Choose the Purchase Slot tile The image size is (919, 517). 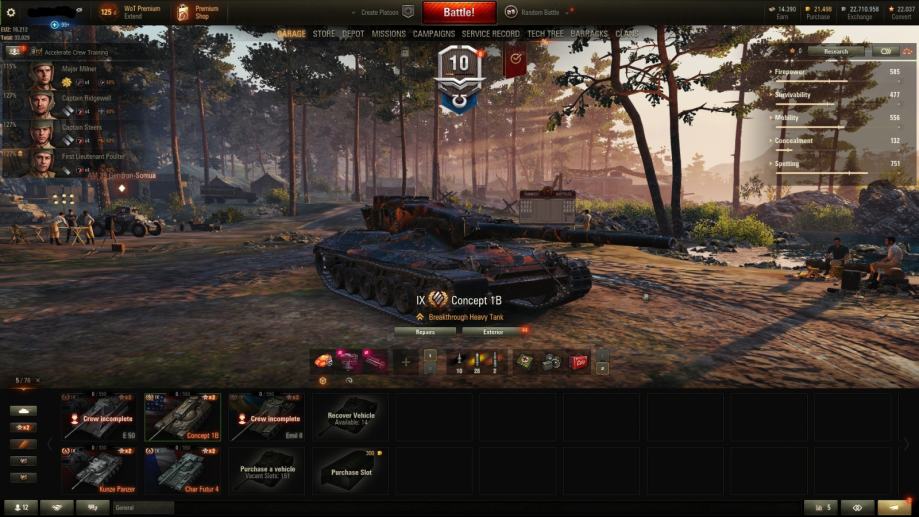tap(350, 470)
